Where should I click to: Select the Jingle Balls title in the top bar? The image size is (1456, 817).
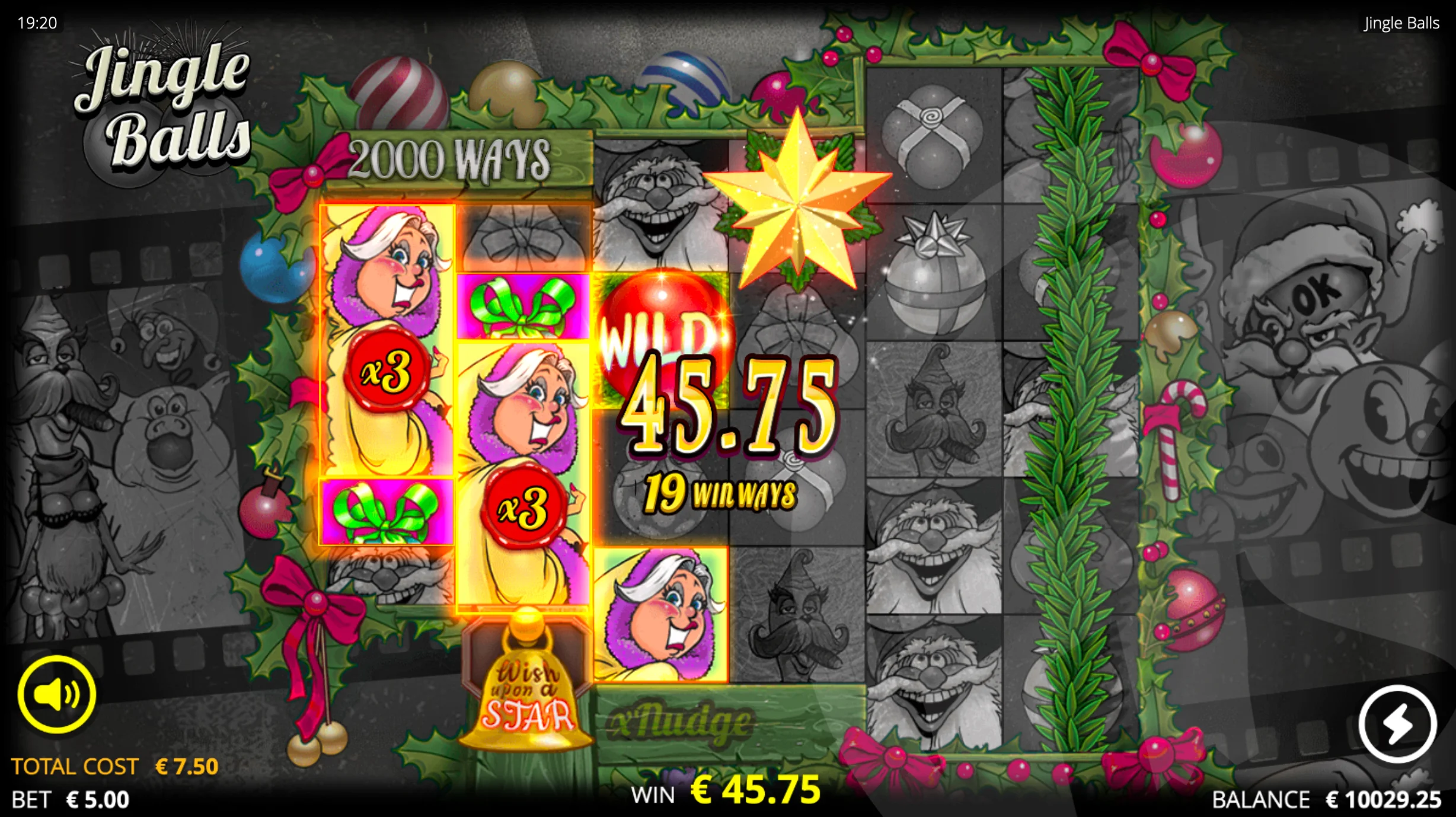[x=1401, y=23]
